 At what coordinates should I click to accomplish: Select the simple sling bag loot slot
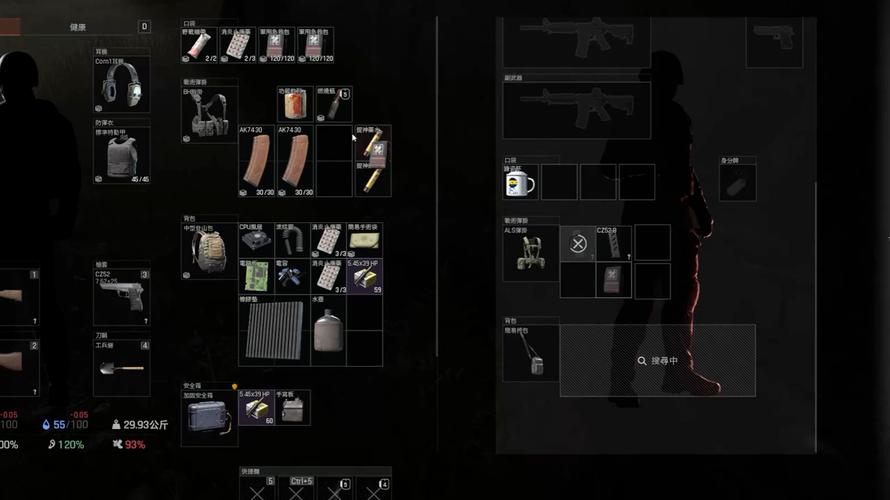(530, 353)
